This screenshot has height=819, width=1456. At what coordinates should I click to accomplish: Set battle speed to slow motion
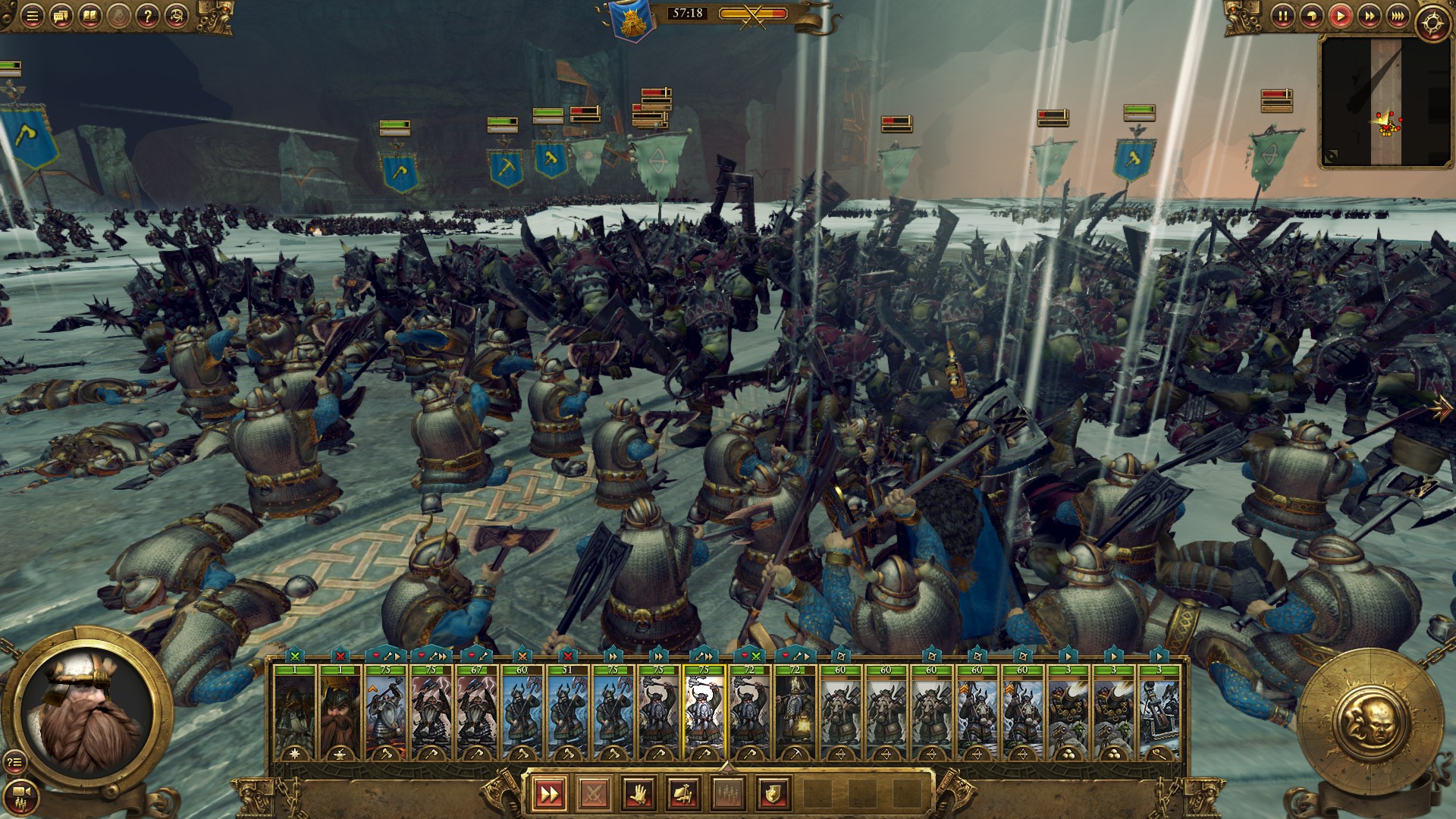pyautogui.click(x=1311, y=16)
